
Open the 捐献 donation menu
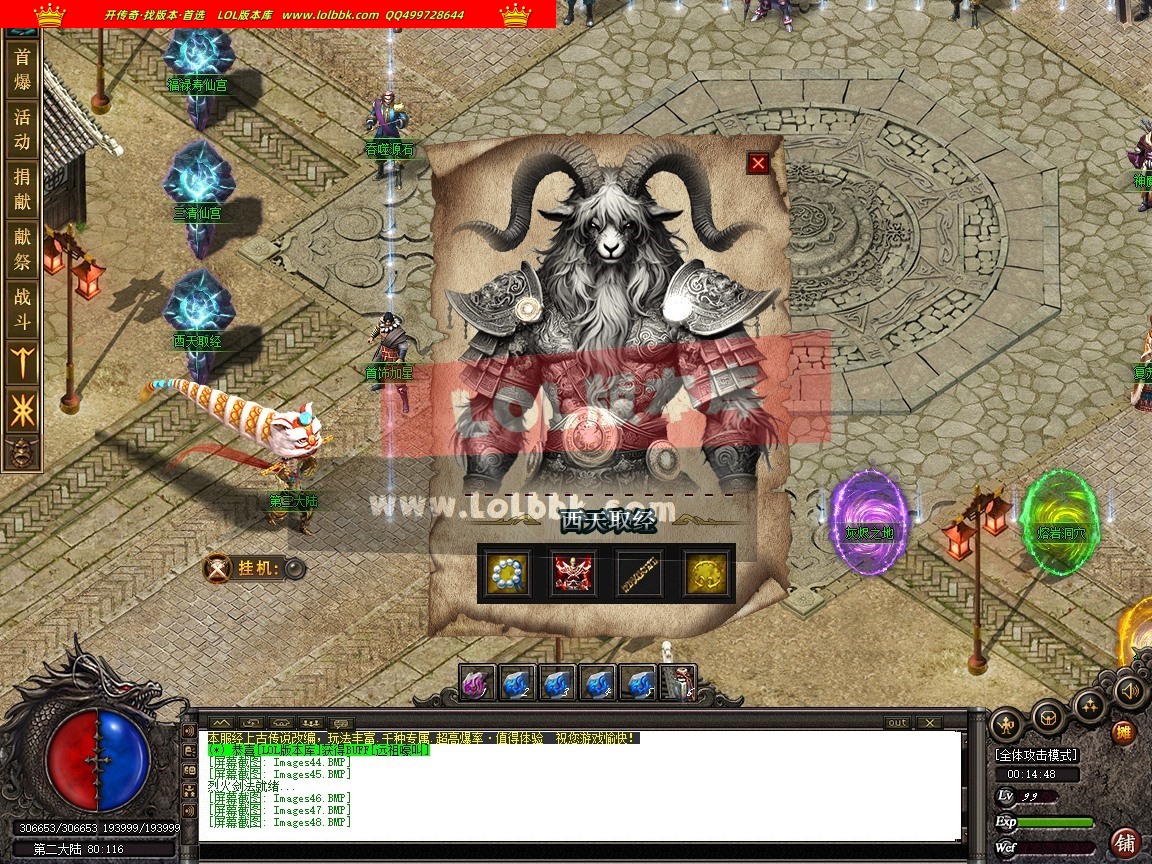22,189
